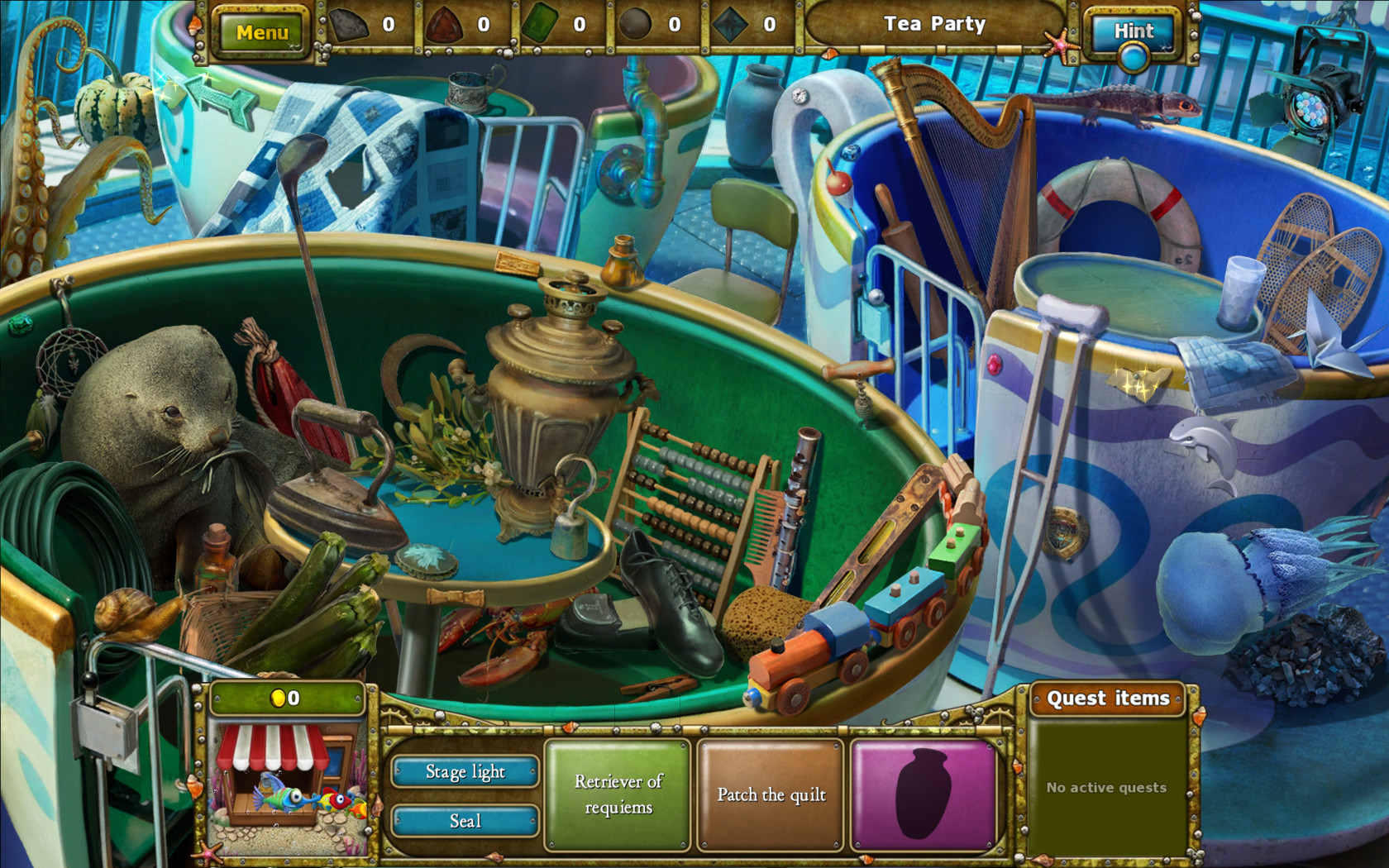Click the red gem collectible counter icon
This screenshot has width=1389, height=868.
442,23
